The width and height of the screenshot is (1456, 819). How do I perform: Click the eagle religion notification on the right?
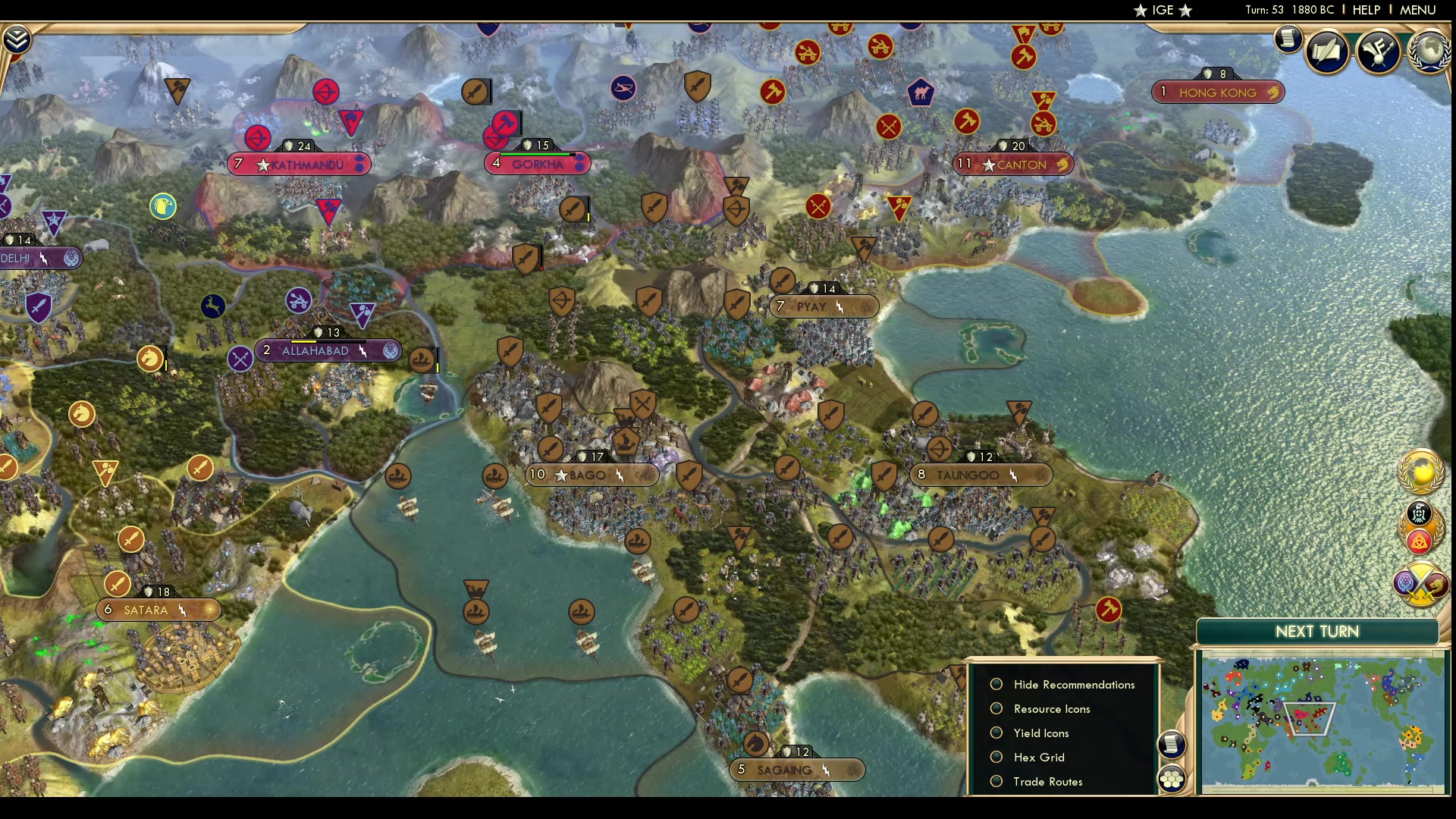[1420, 514]
